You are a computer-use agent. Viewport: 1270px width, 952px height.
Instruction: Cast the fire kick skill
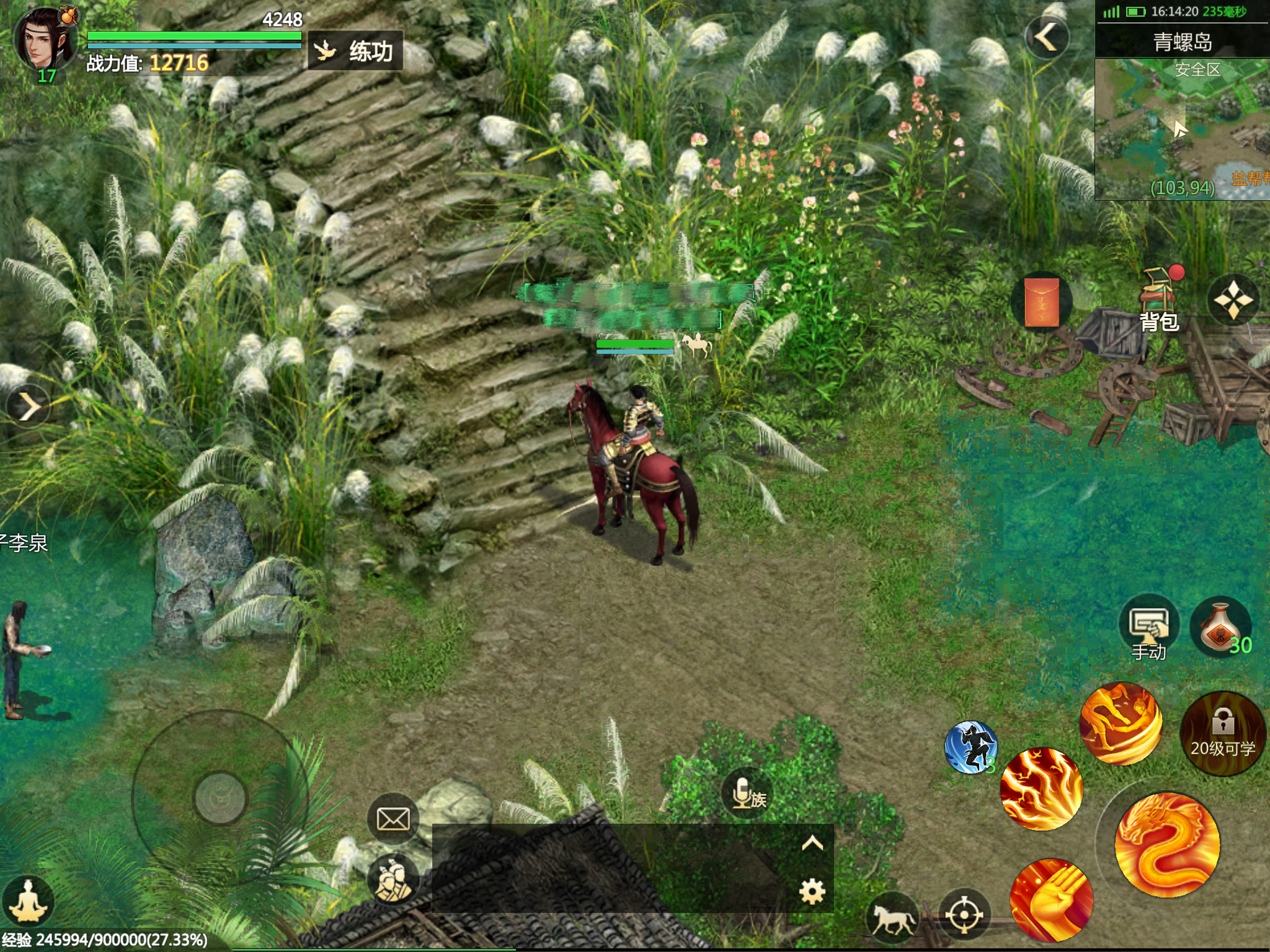tap(1121, 724)
